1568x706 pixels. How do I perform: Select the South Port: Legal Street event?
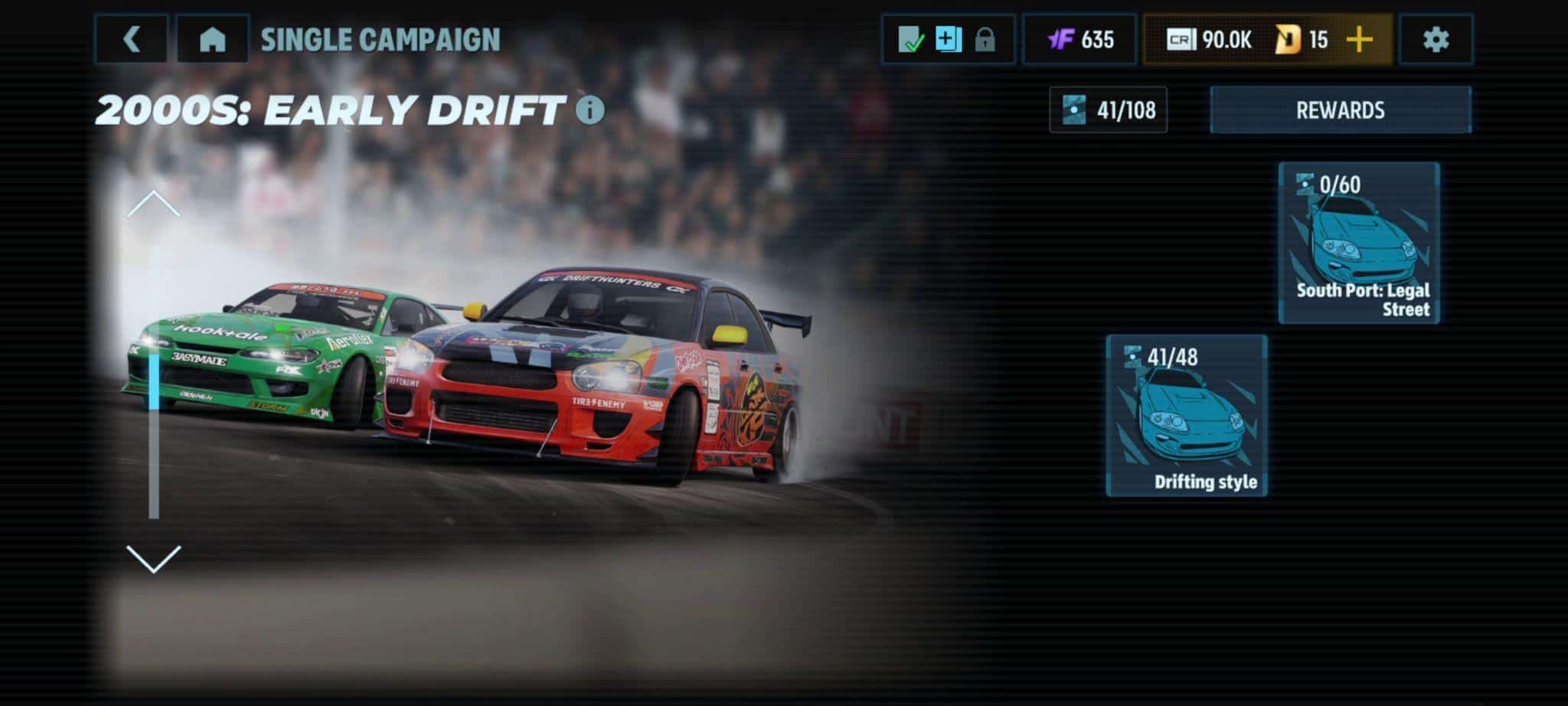pyautogui.click(x=1359, y=243)
